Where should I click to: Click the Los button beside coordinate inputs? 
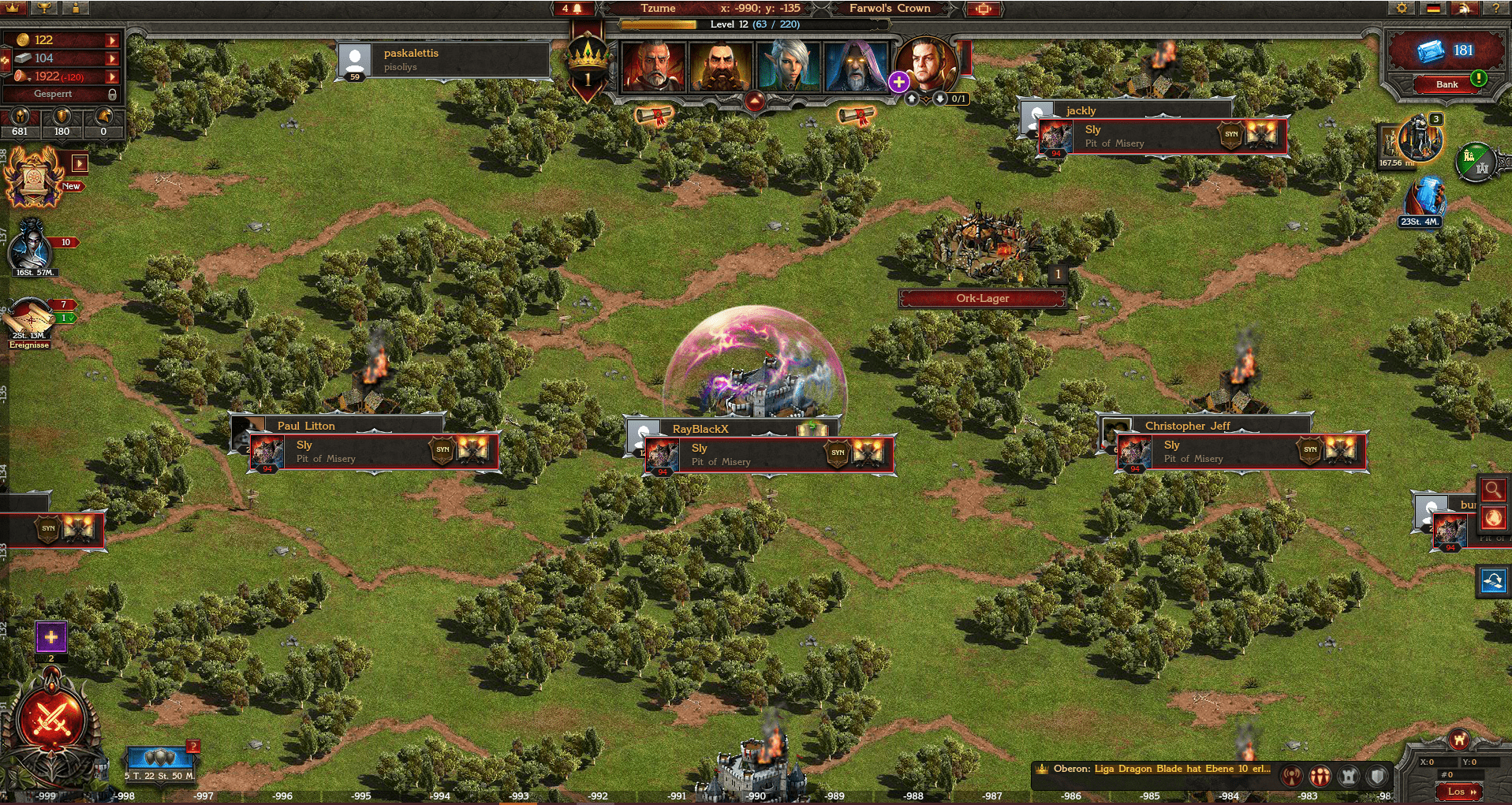tap(1458, 791)
